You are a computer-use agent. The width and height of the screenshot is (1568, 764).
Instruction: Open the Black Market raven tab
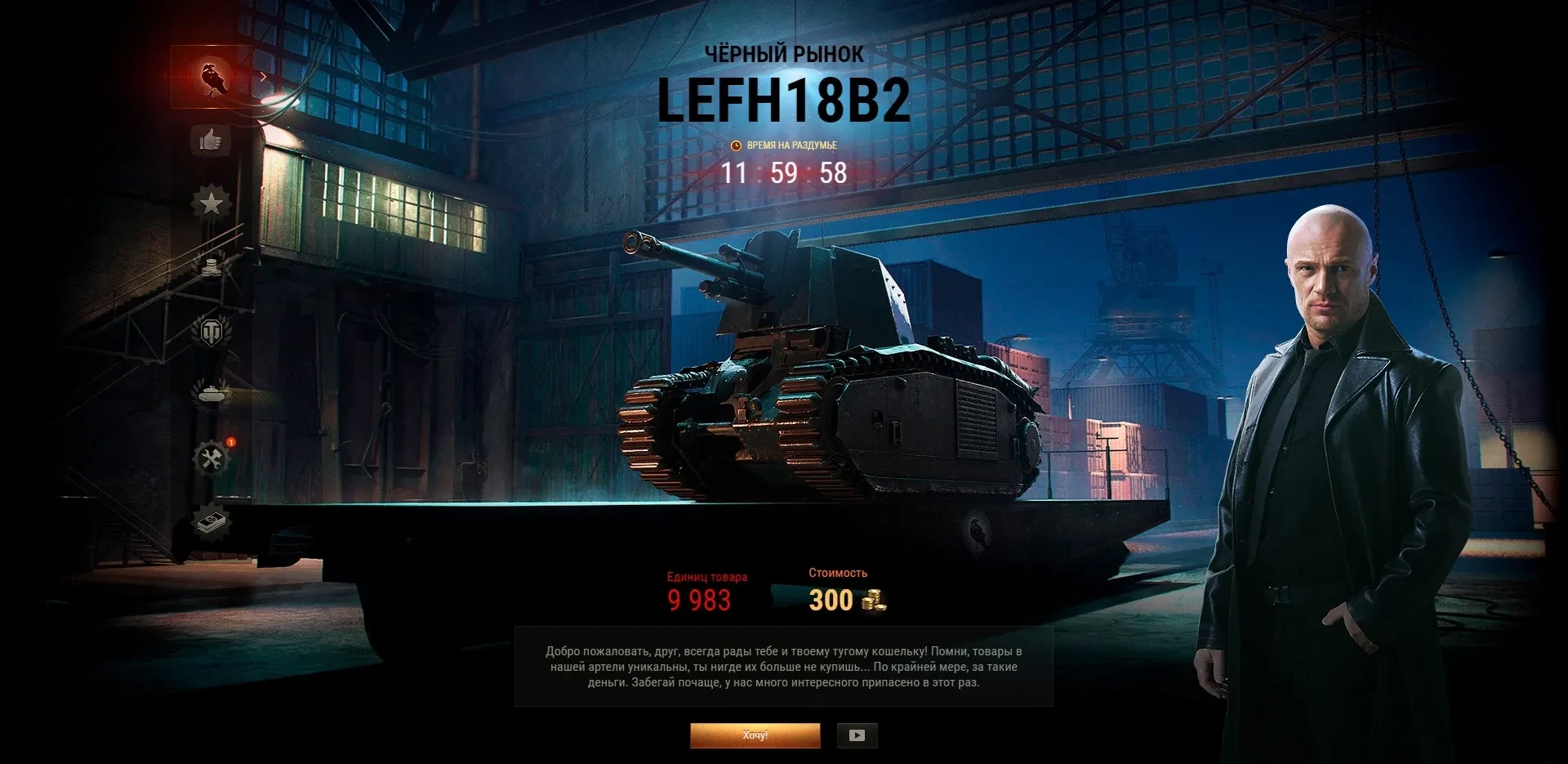click(212, 78)
